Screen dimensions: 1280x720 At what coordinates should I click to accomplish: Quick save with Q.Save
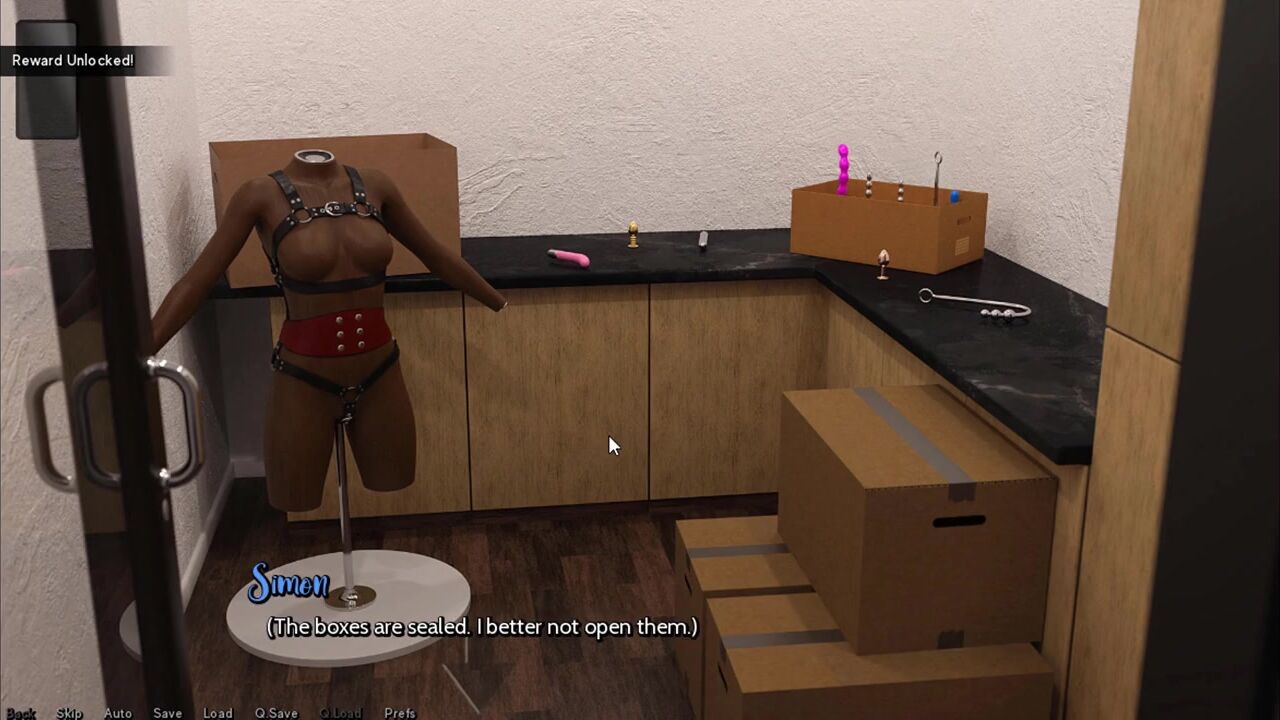(x=276, y=713)
